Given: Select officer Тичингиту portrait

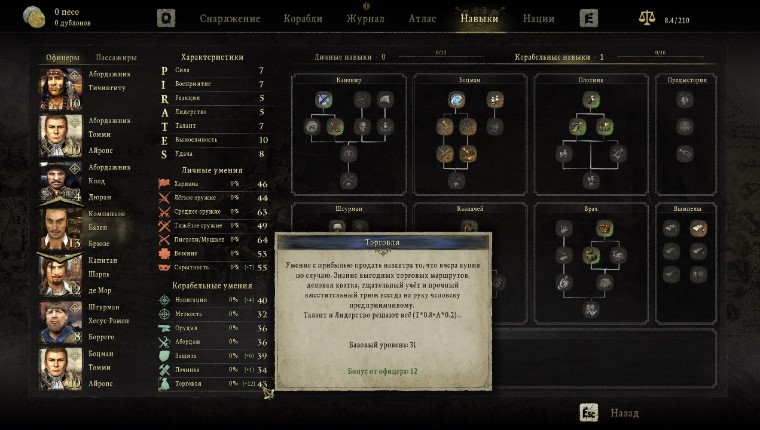Looking at the screenshot, I should pyautogui.click(x=60, y=87).
